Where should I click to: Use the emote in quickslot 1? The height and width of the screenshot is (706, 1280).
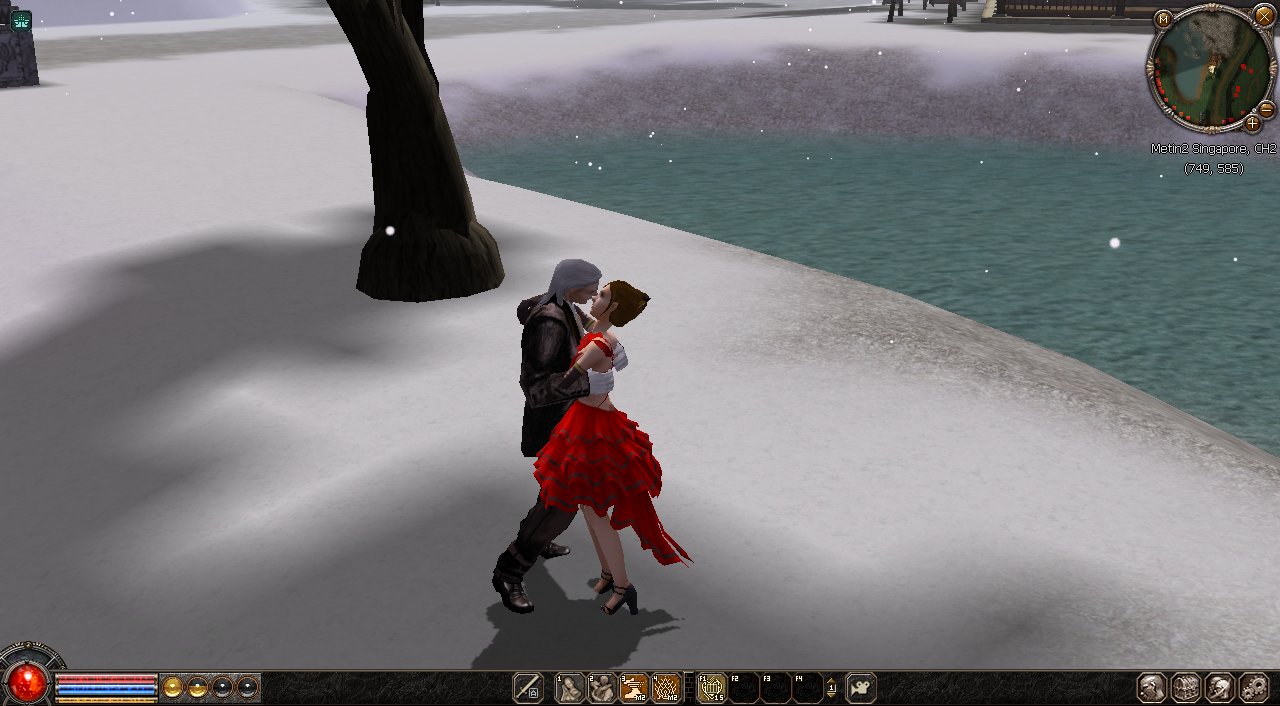point(570,688)
